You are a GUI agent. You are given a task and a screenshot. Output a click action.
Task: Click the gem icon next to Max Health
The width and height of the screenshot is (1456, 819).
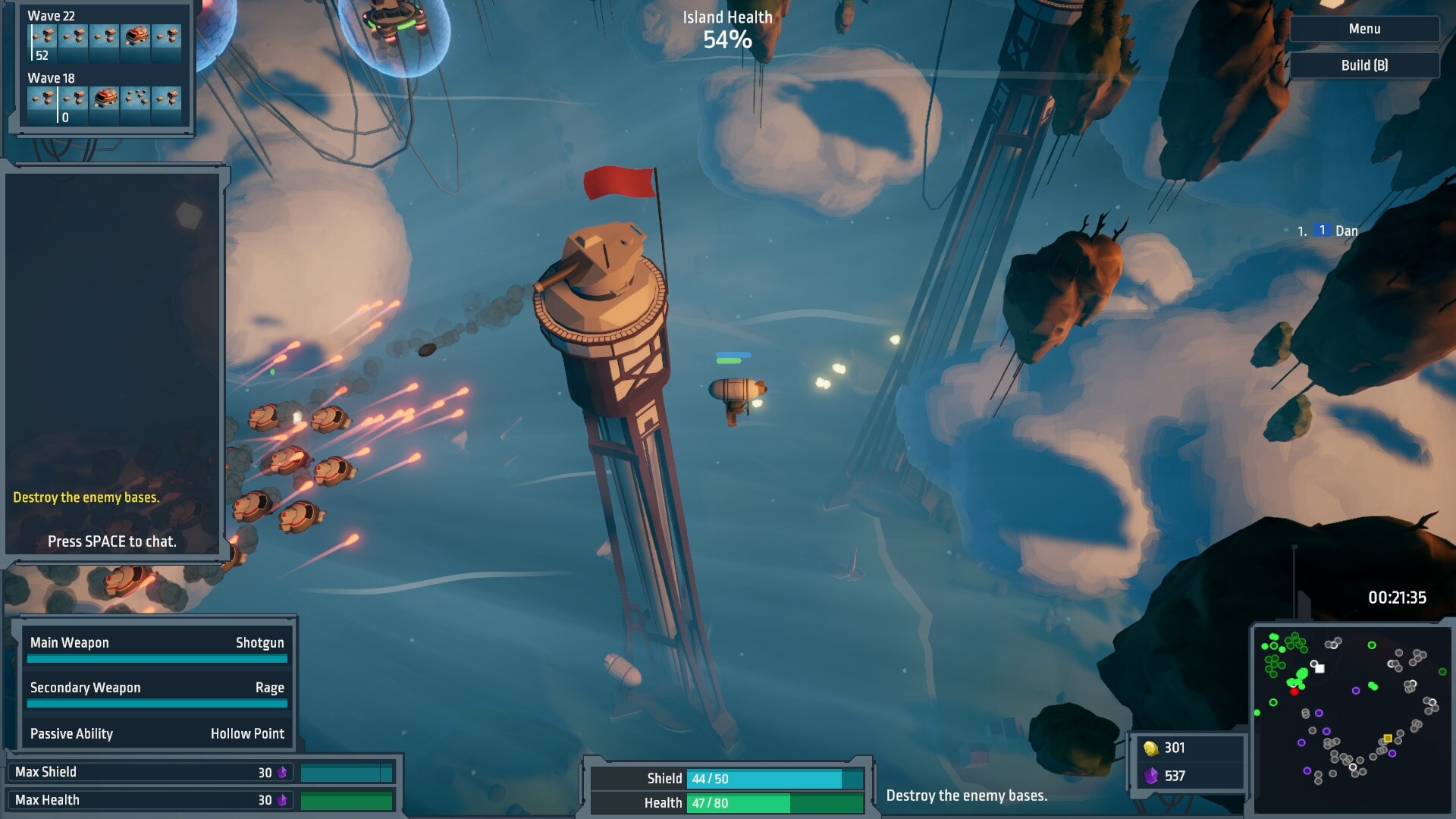click(281, 799)
